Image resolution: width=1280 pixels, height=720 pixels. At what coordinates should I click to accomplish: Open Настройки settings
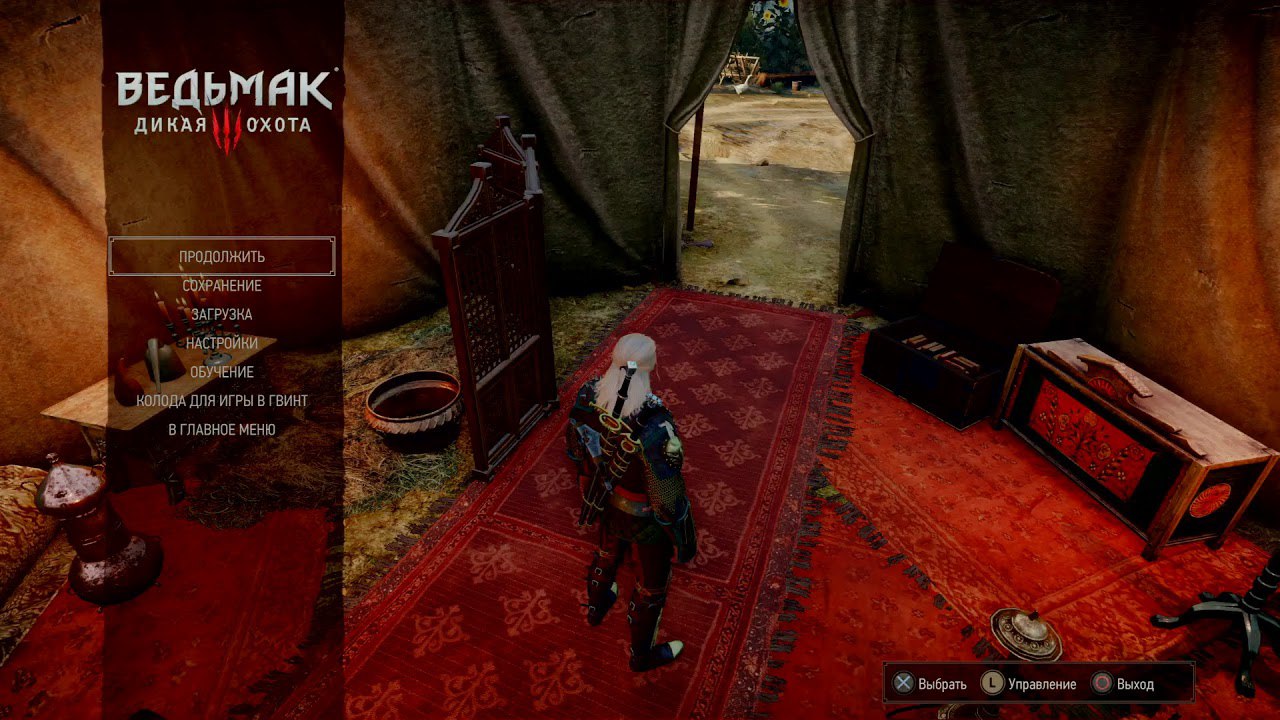pos(222,343)
